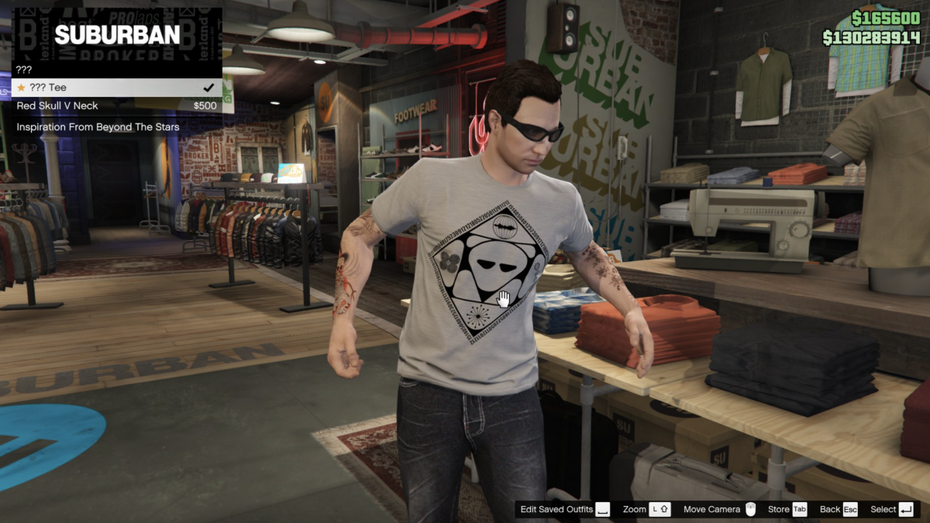The width and height of the screenshot is (930, 523).
Task: Select the ??? Tee menu entry
Action: tap(115, 88)
